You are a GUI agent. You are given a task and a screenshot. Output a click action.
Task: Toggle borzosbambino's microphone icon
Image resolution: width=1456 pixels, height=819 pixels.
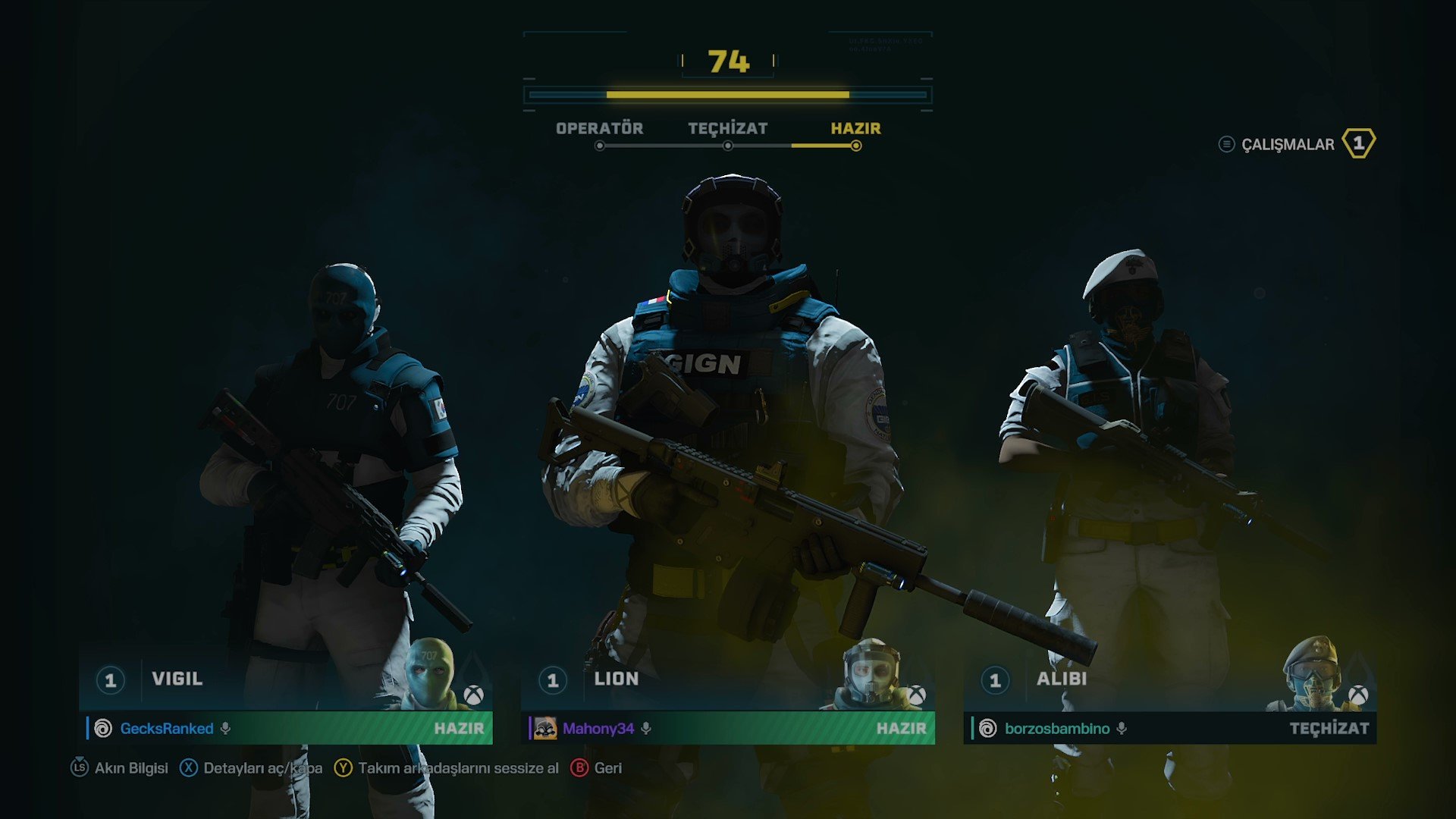click(1122, 729)
